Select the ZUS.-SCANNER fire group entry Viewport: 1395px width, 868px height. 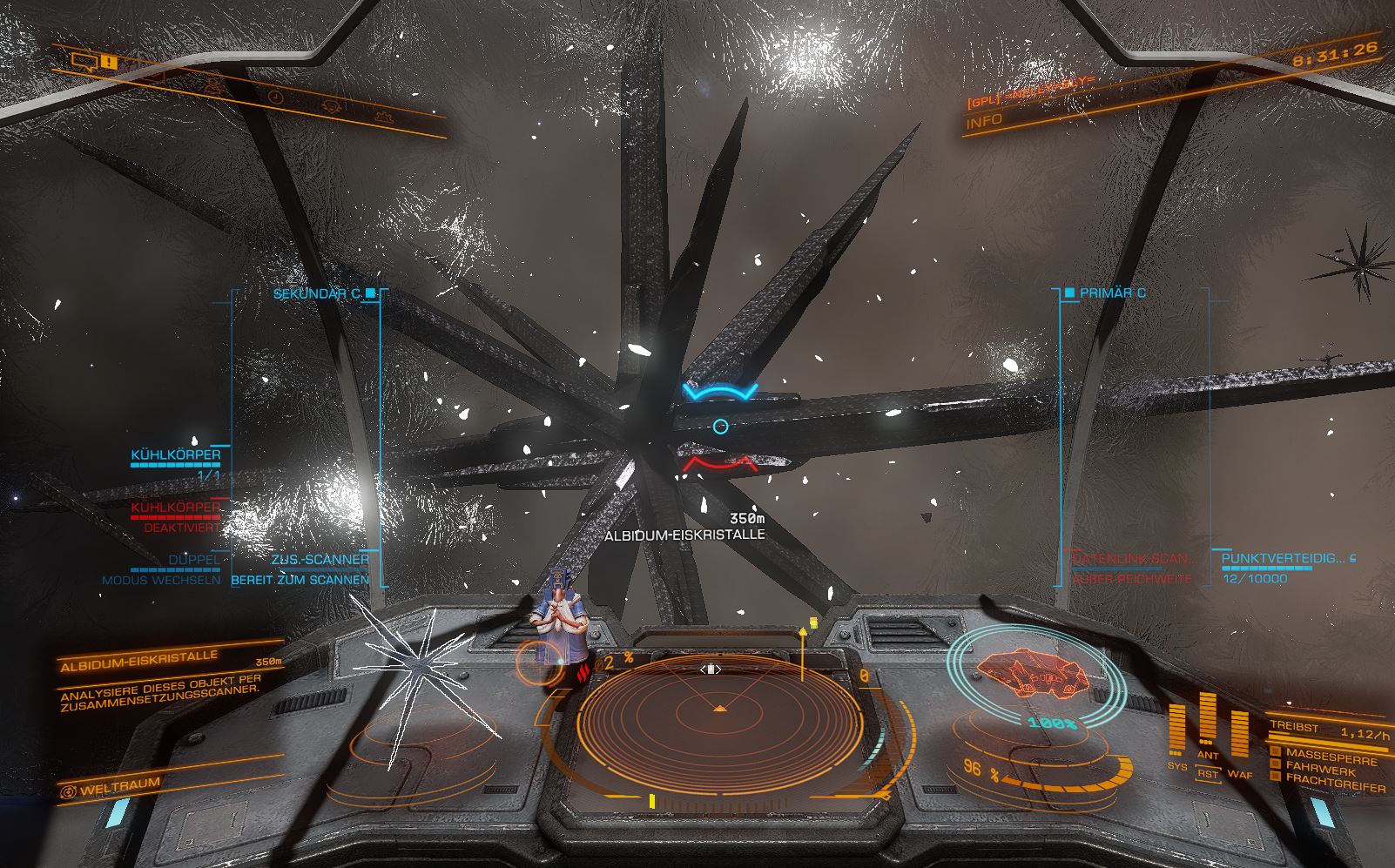320,559
